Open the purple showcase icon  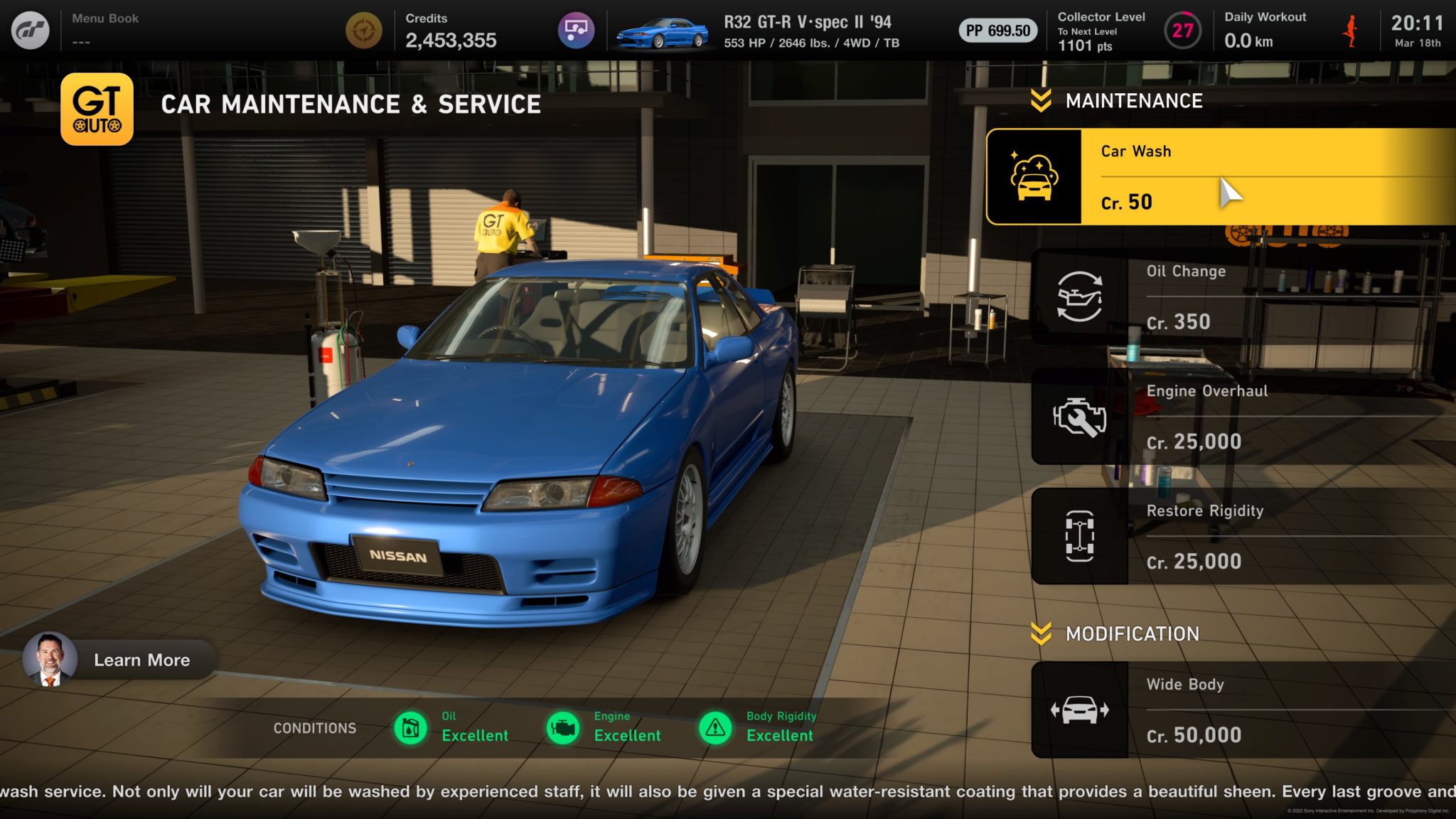[576, 31]
